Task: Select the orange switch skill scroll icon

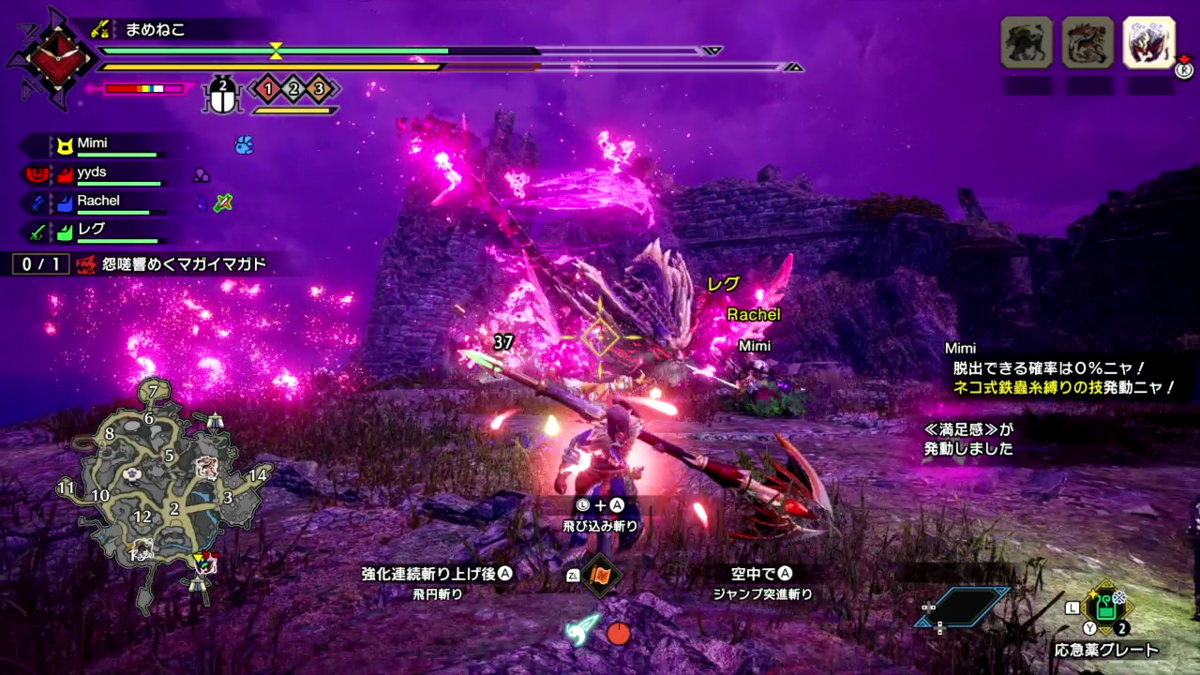Action: pos(602,575)
